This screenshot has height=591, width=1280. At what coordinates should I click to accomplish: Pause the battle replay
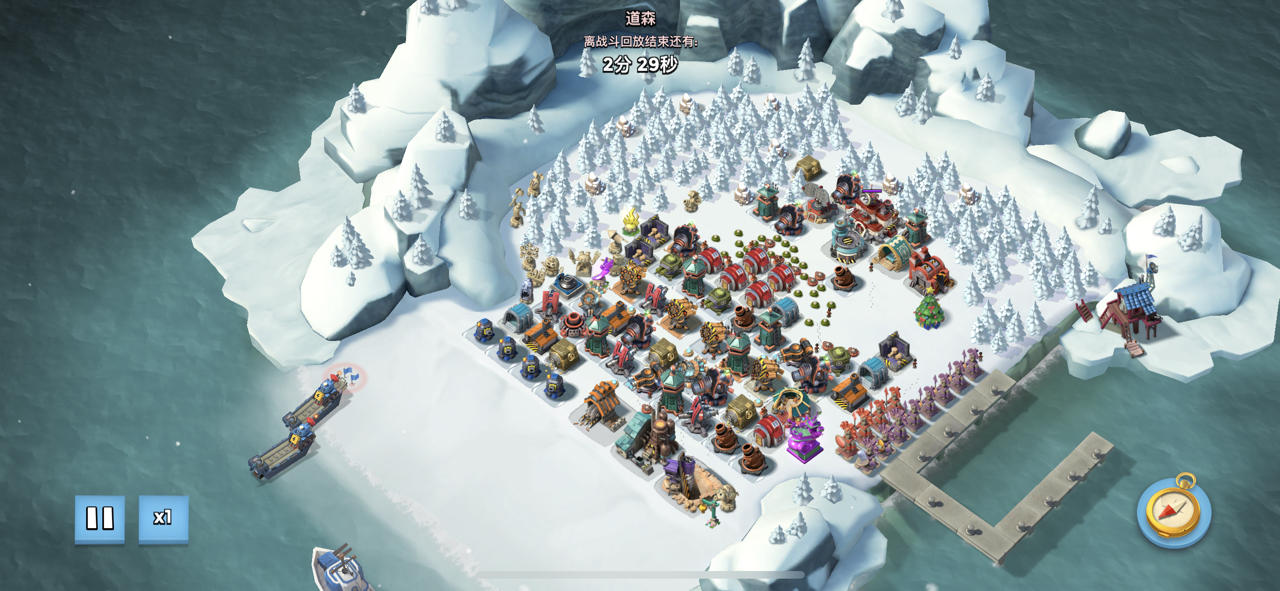coord(100,518)
